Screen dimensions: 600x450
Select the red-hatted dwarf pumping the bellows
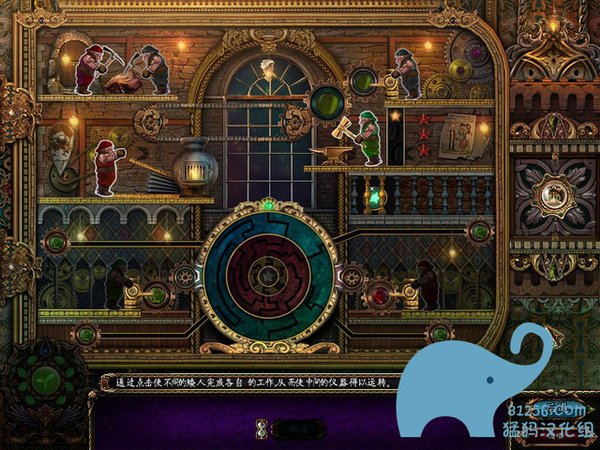click(x=105, y=166)
